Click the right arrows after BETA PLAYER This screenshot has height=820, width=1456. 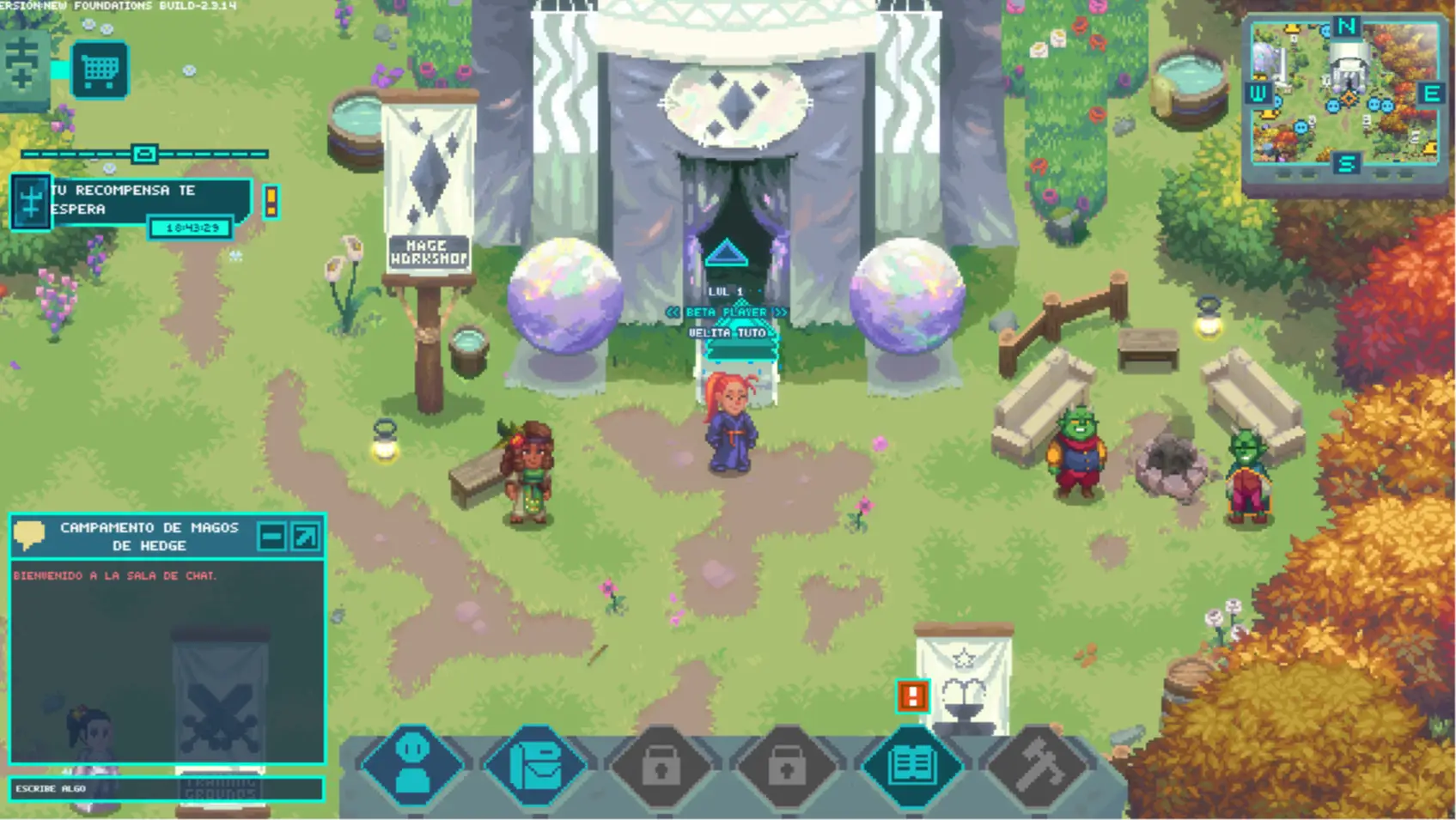click(x=778, y=313)
